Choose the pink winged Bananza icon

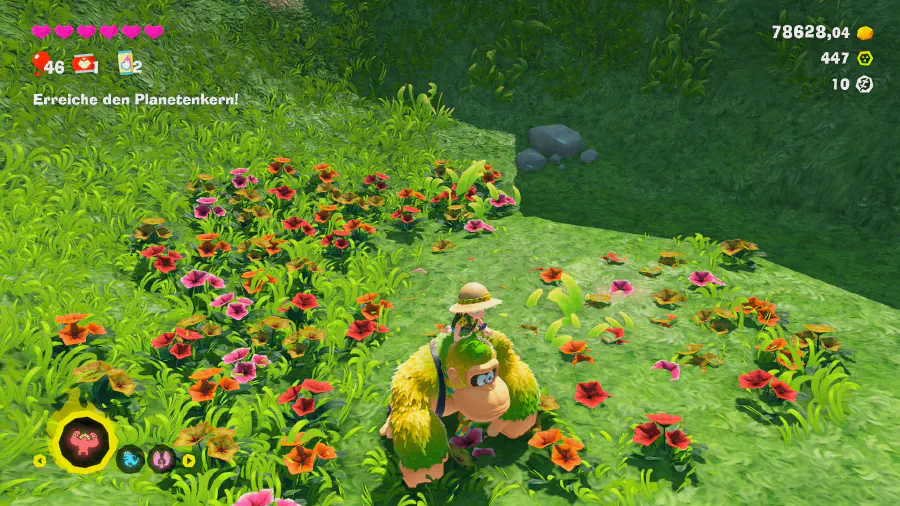click(162, 460)
